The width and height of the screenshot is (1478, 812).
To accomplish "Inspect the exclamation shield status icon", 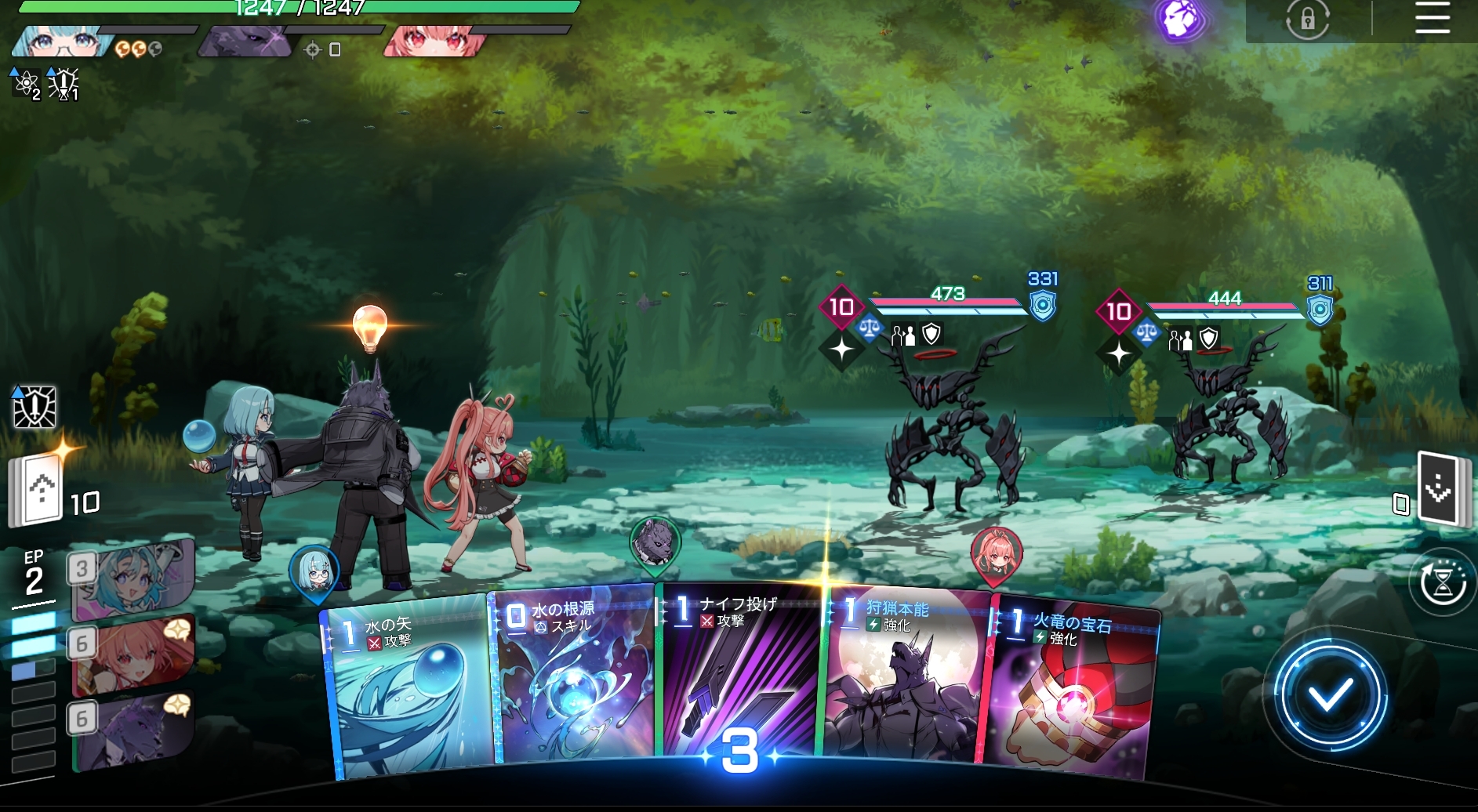I will (x=34, y=407).
